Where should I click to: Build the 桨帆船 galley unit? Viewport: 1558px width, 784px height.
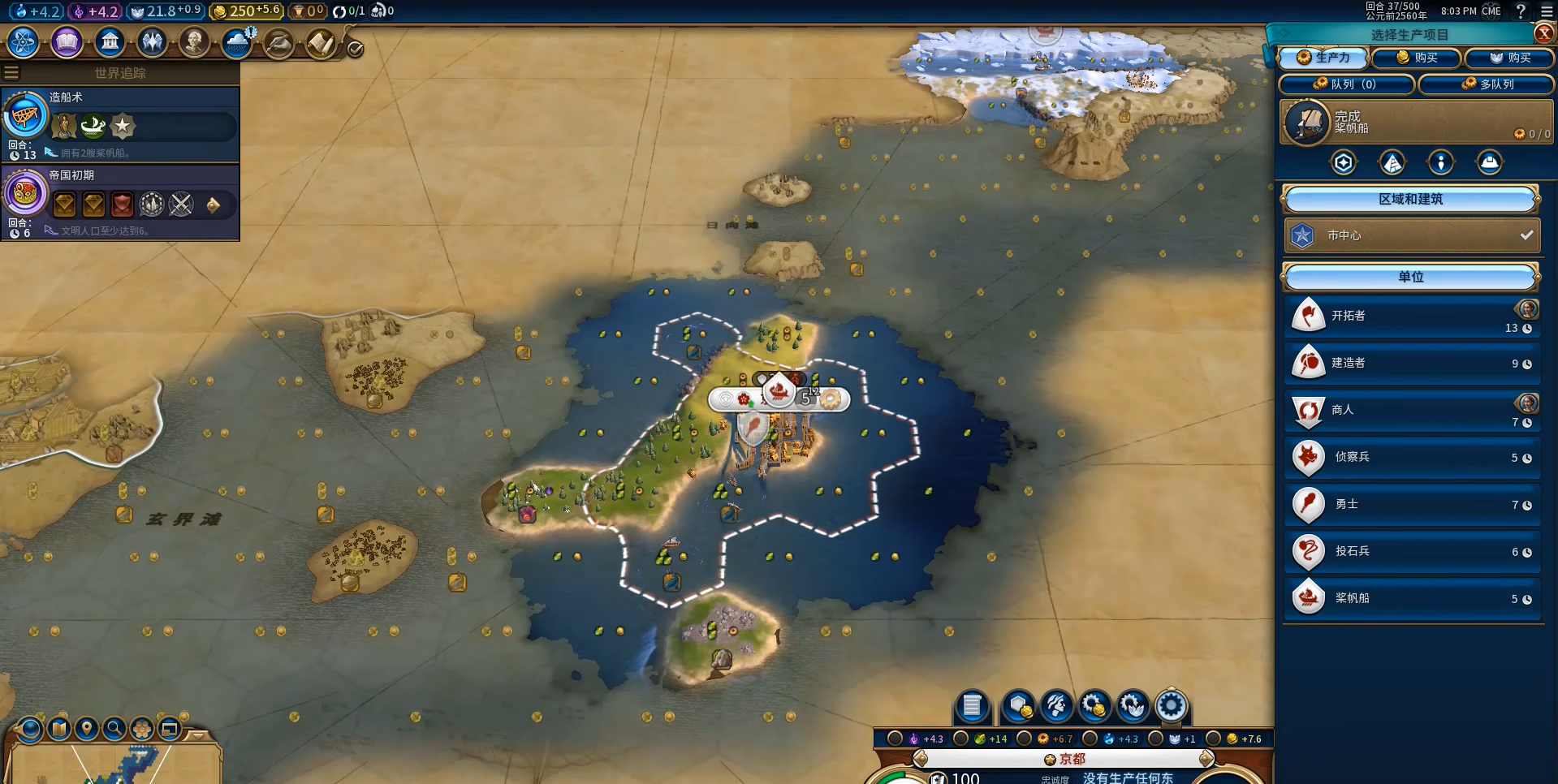coord(1411,598)
